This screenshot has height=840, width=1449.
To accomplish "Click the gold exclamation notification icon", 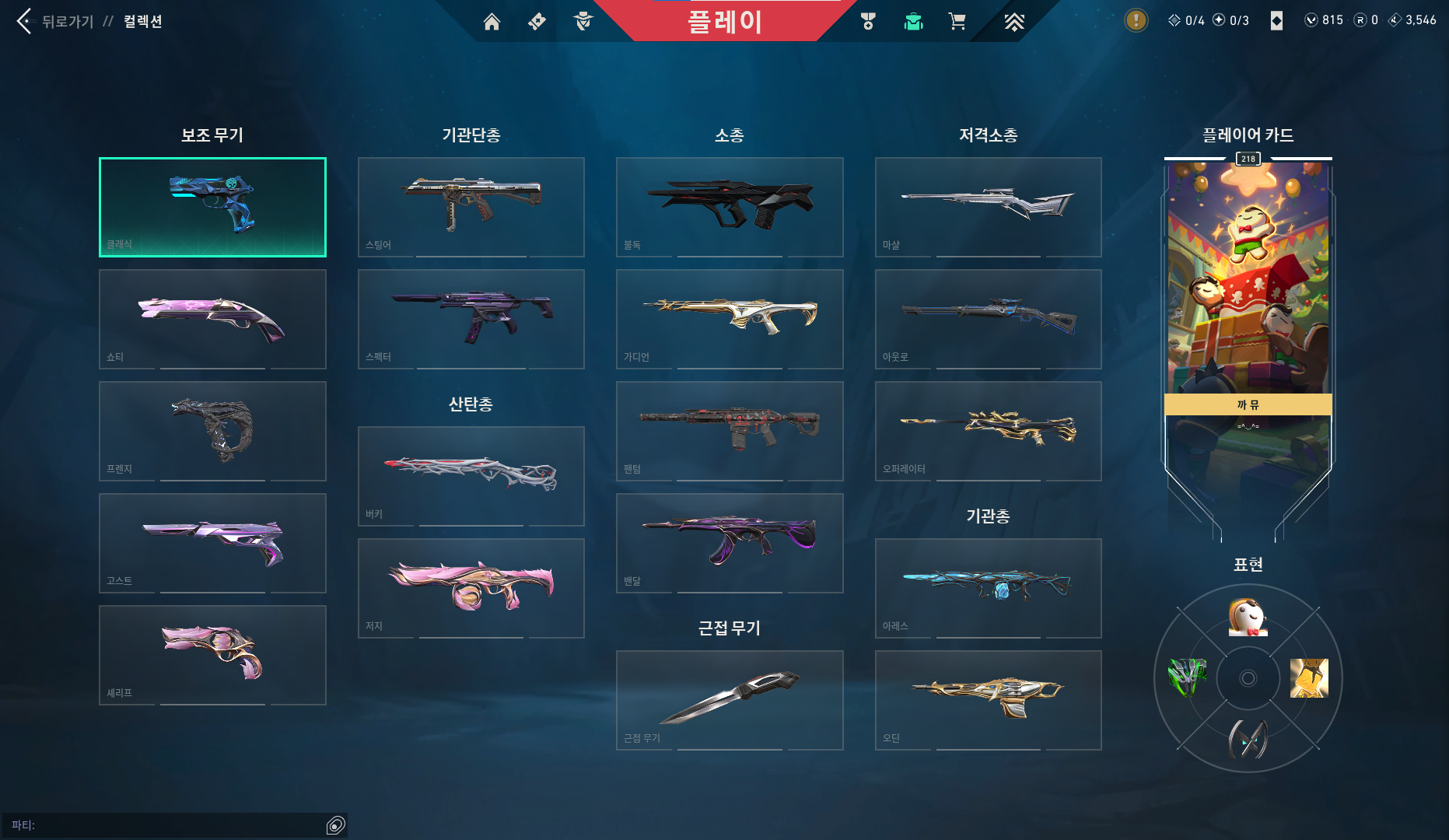I will click(1135, 20).
